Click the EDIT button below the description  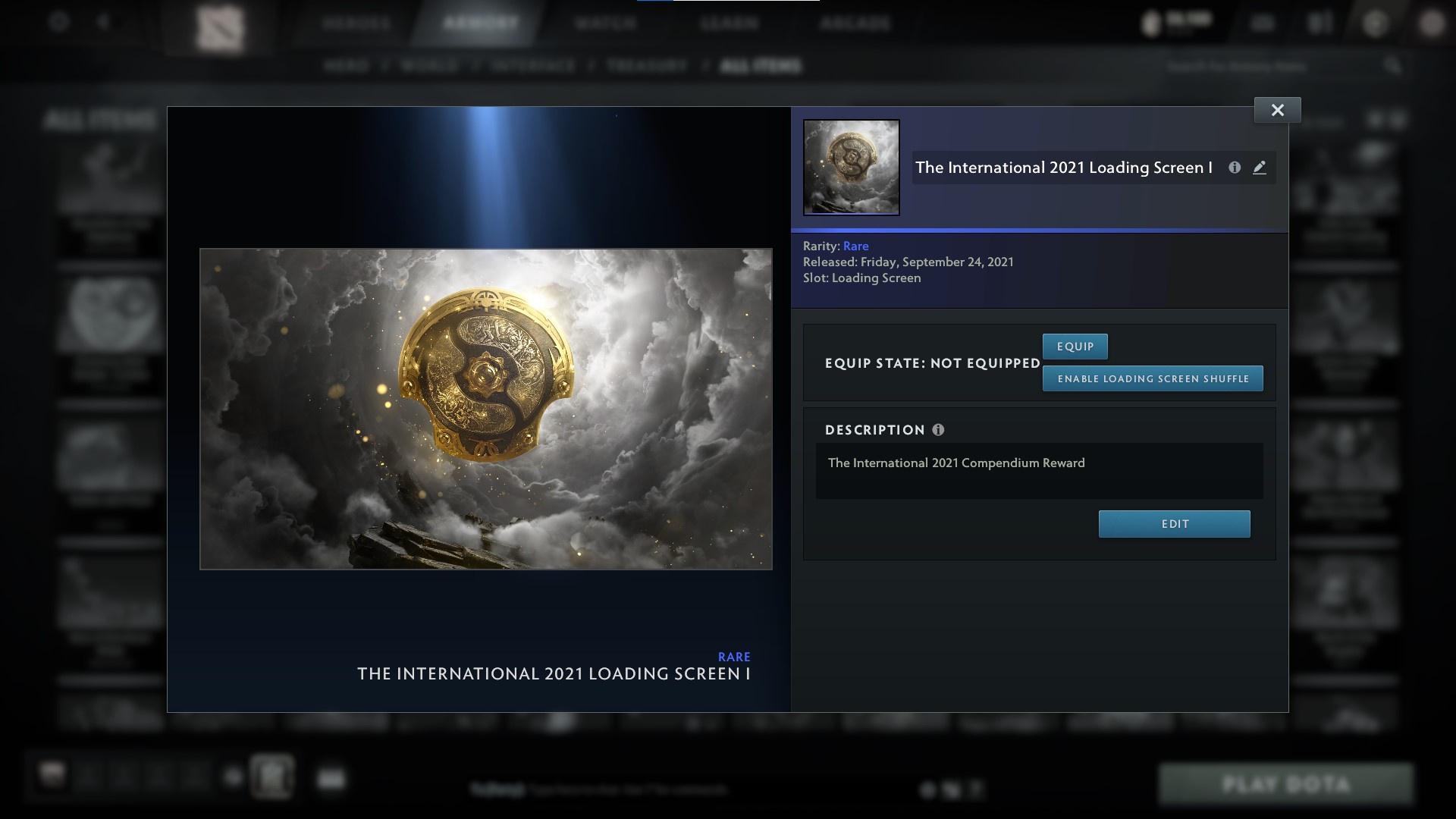(1174, 523)
